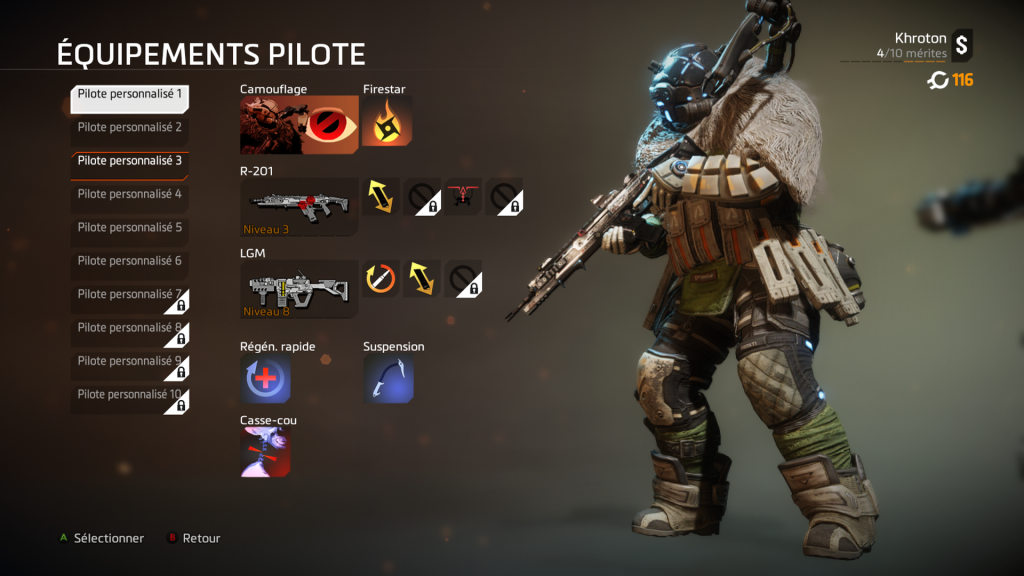Open the LGM secondary weapon slot
The image size is (1024, 576).
pos(299,288)
